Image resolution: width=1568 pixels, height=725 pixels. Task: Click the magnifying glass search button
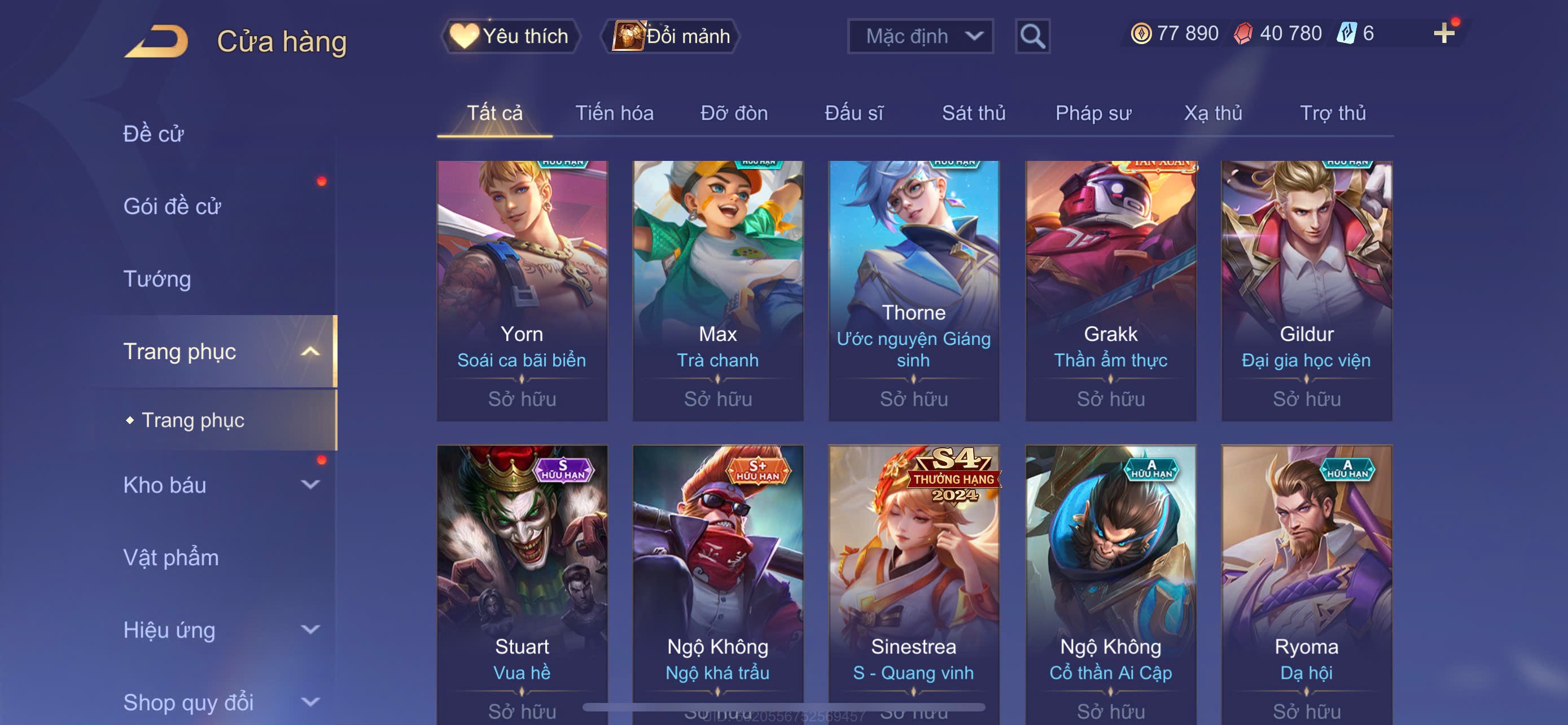pos(1032,37)
